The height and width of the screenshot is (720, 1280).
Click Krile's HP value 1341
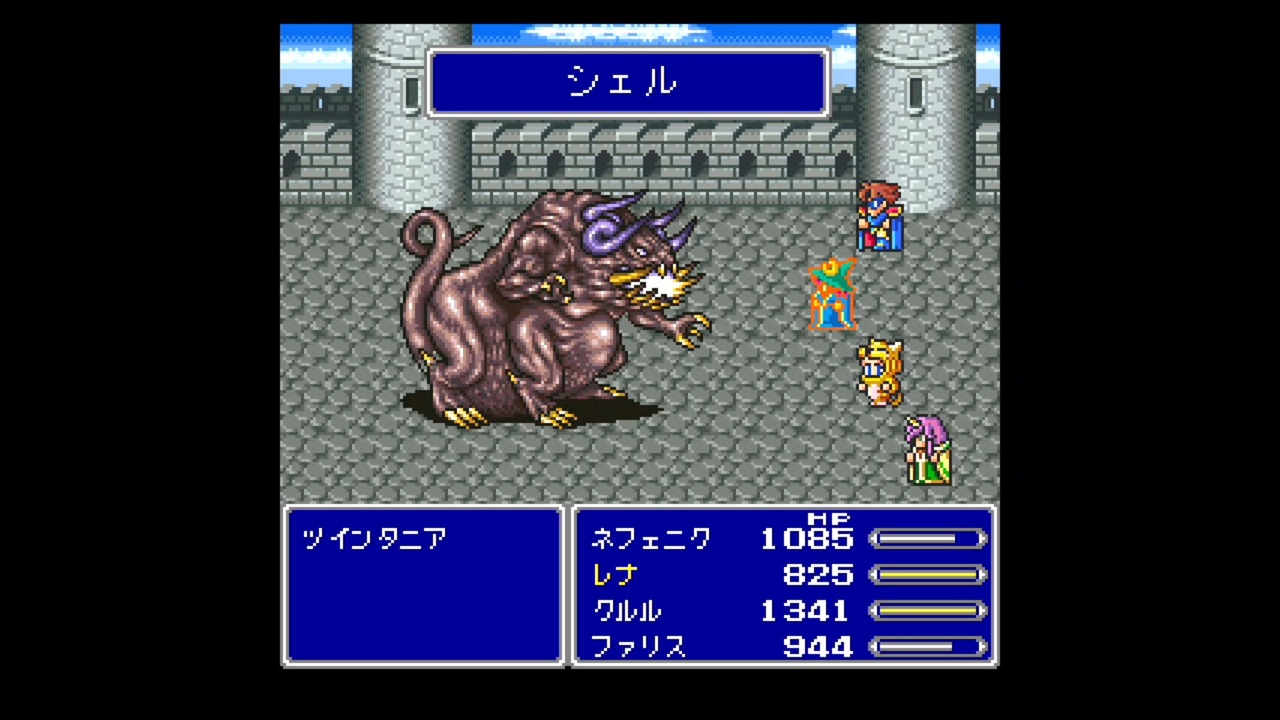[x=807, y=611]
